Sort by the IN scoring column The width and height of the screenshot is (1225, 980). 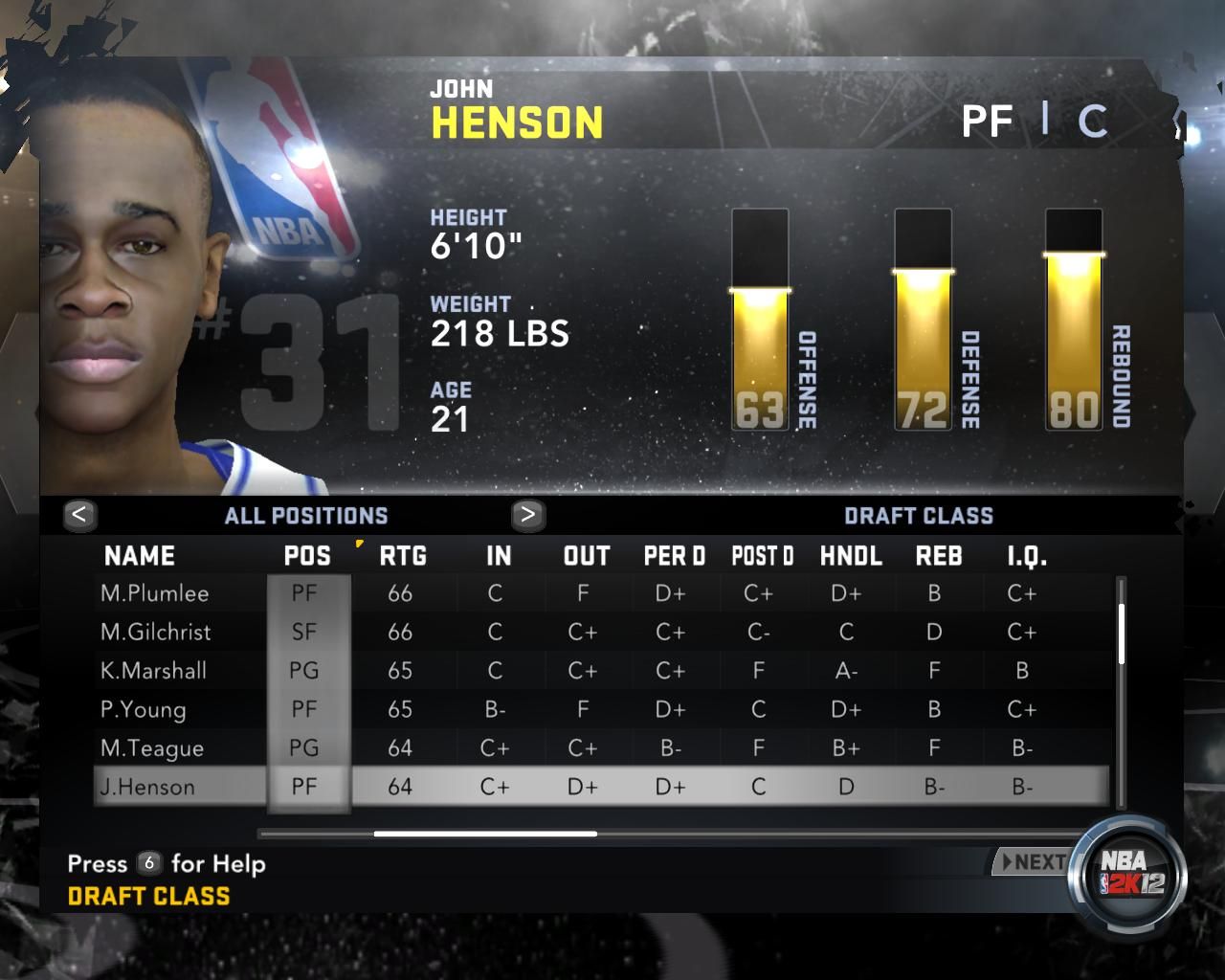pyautogui.click(x=499, y=556)
